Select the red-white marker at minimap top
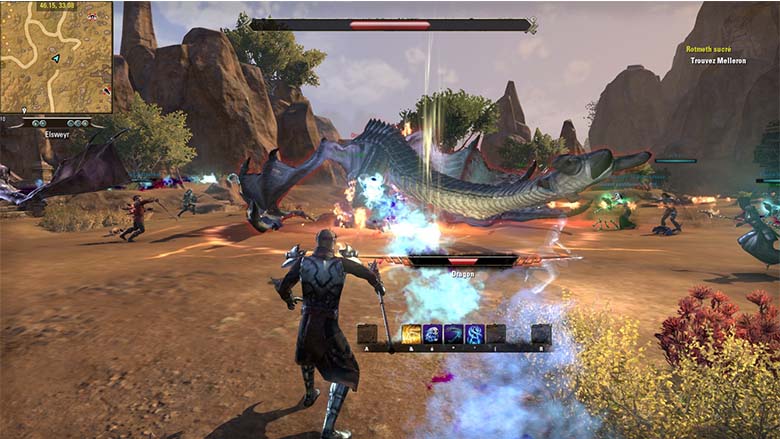 point(91,18)
